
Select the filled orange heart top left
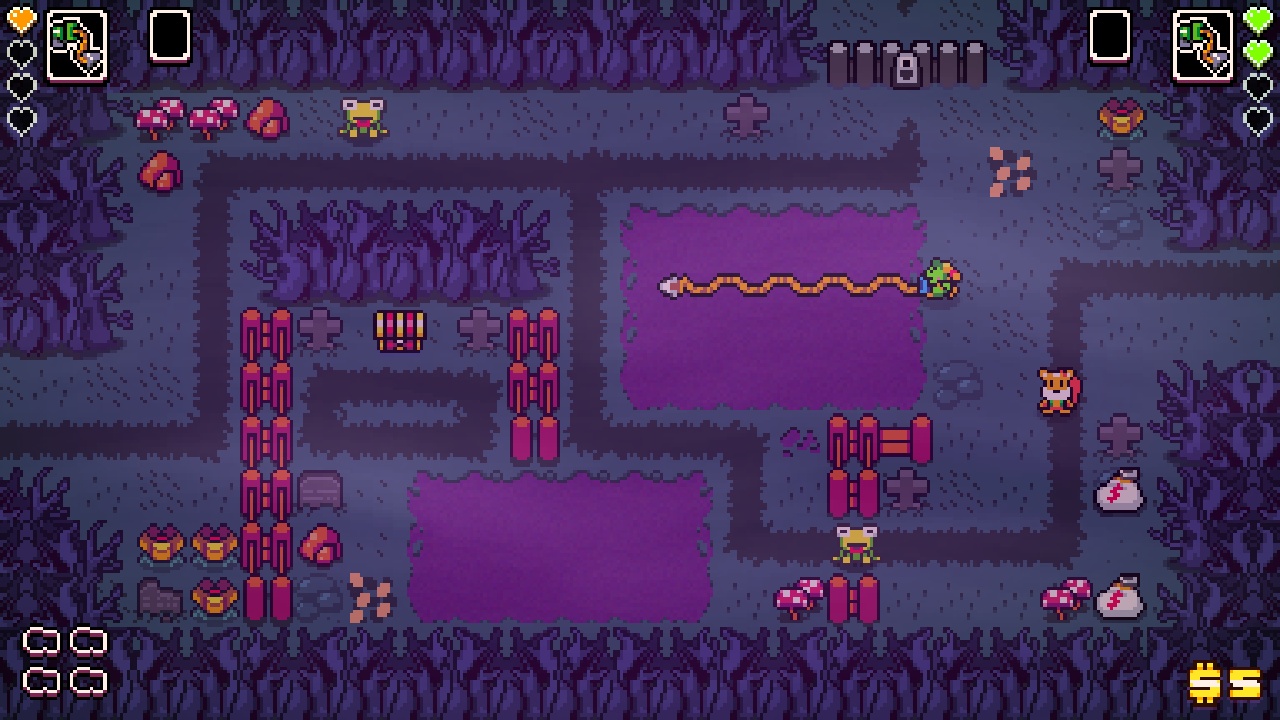22,17
